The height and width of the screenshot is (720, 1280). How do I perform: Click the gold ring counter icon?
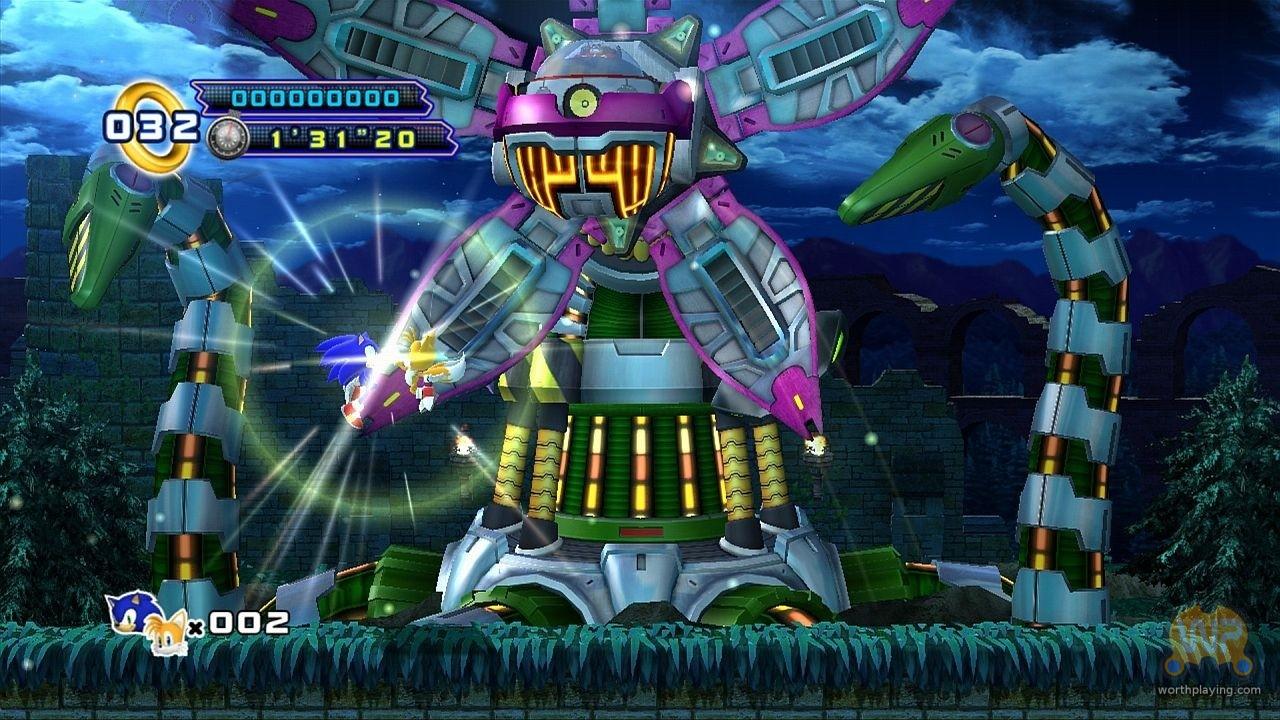pyautogui.click(x=152, y=126)
